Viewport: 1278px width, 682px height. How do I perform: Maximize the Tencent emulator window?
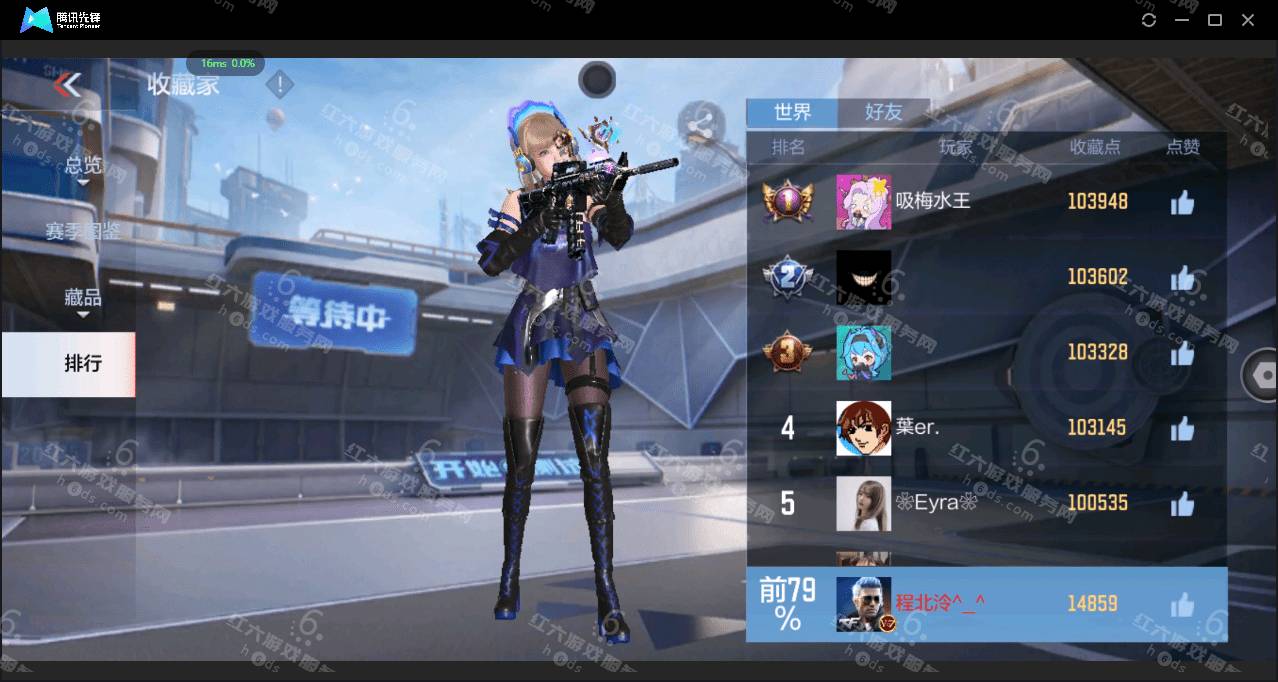(x=1215, y=20)
